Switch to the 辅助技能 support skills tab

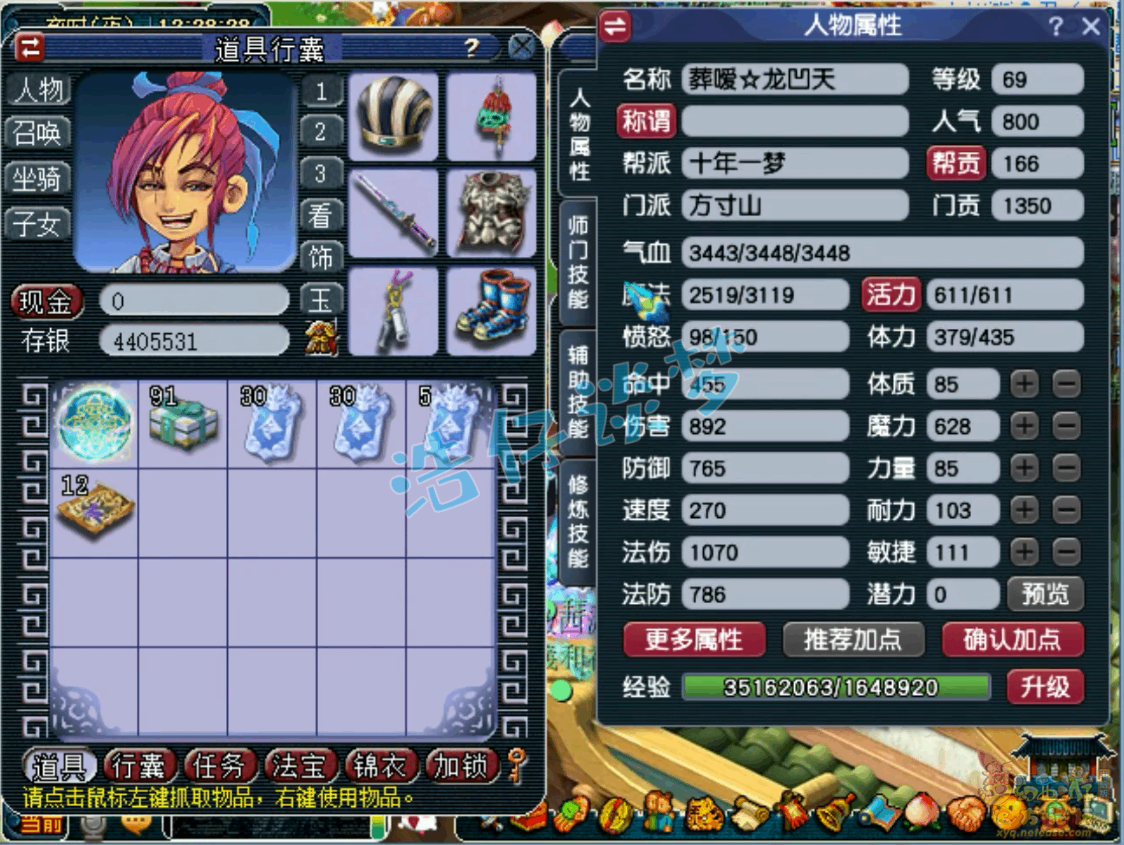pyautogui.click(x=578, y=392)
